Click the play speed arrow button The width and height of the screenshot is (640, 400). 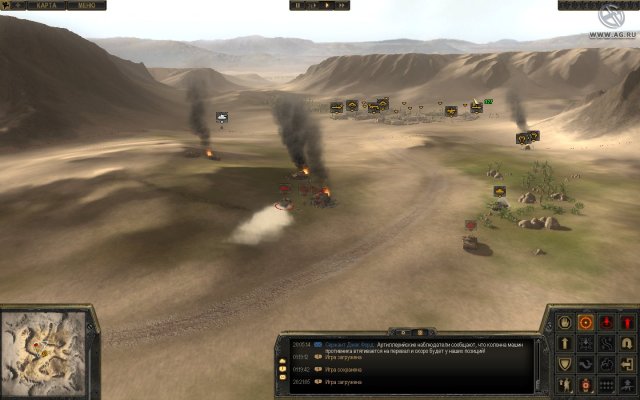coord(327,5)
